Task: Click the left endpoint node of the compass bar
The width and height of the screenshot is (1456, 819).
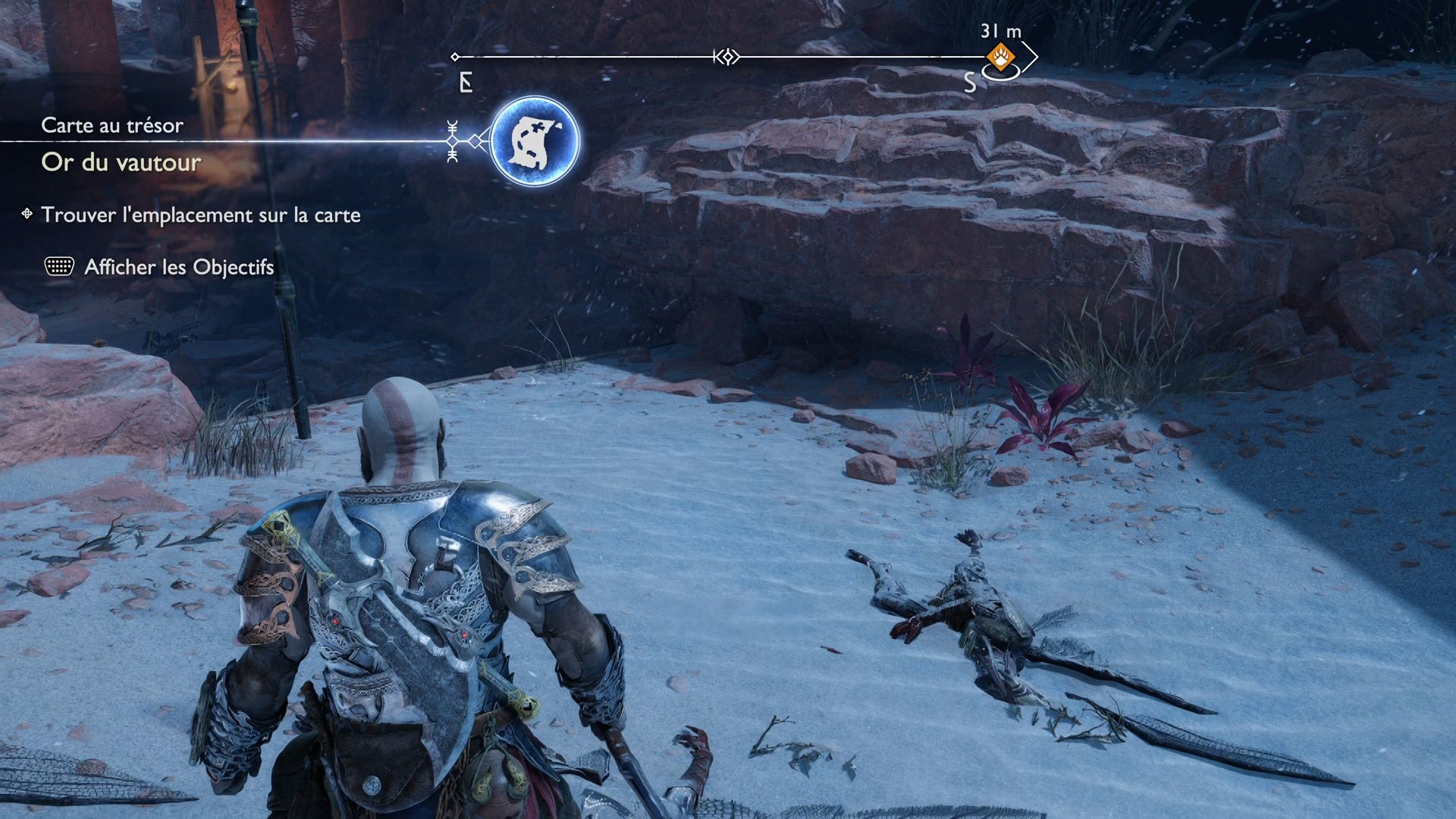Action: 457,55
